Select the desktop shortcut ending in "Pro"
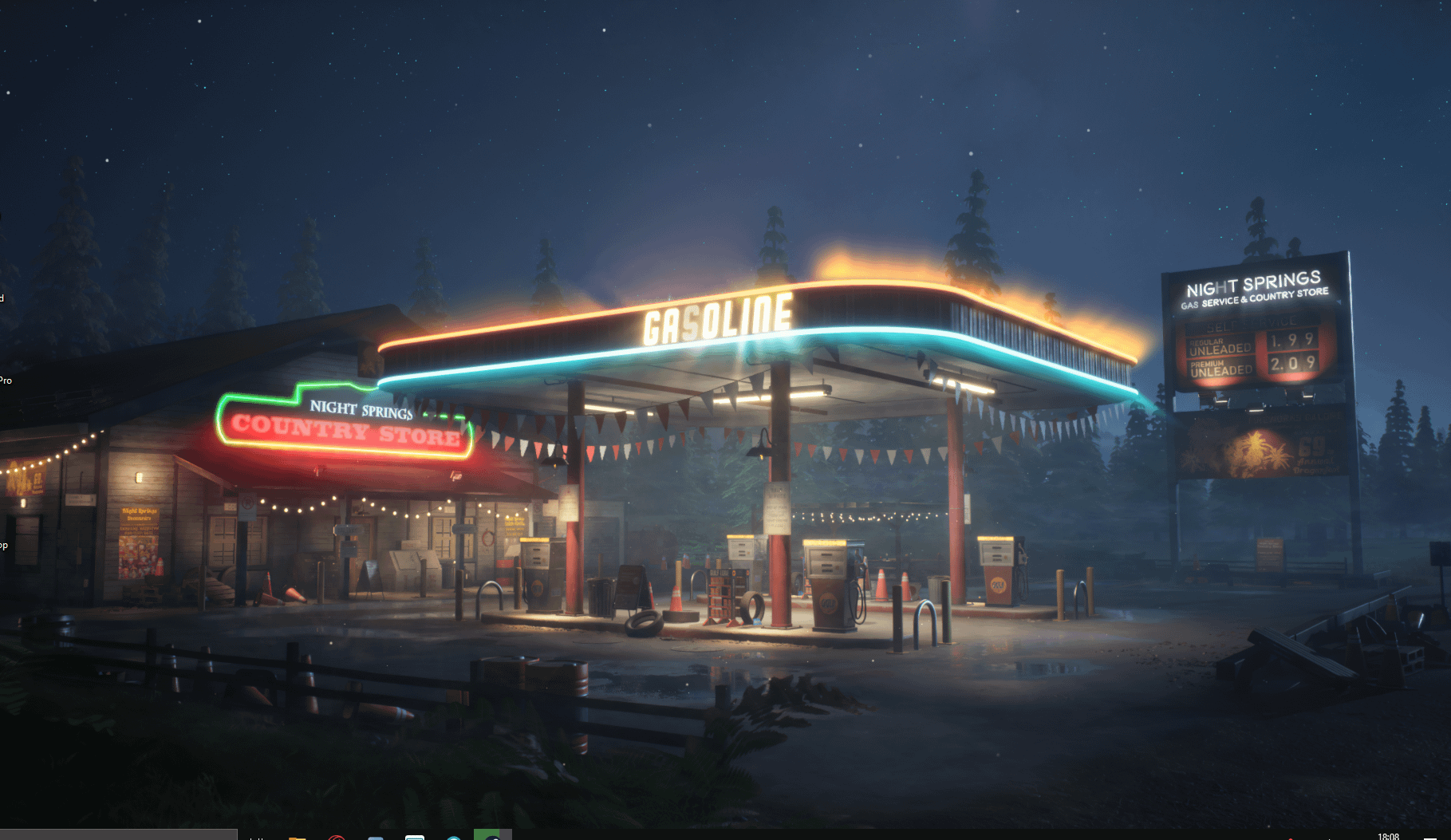The height and width of the screenshot is (840, 1451). [x=5, y=380]
